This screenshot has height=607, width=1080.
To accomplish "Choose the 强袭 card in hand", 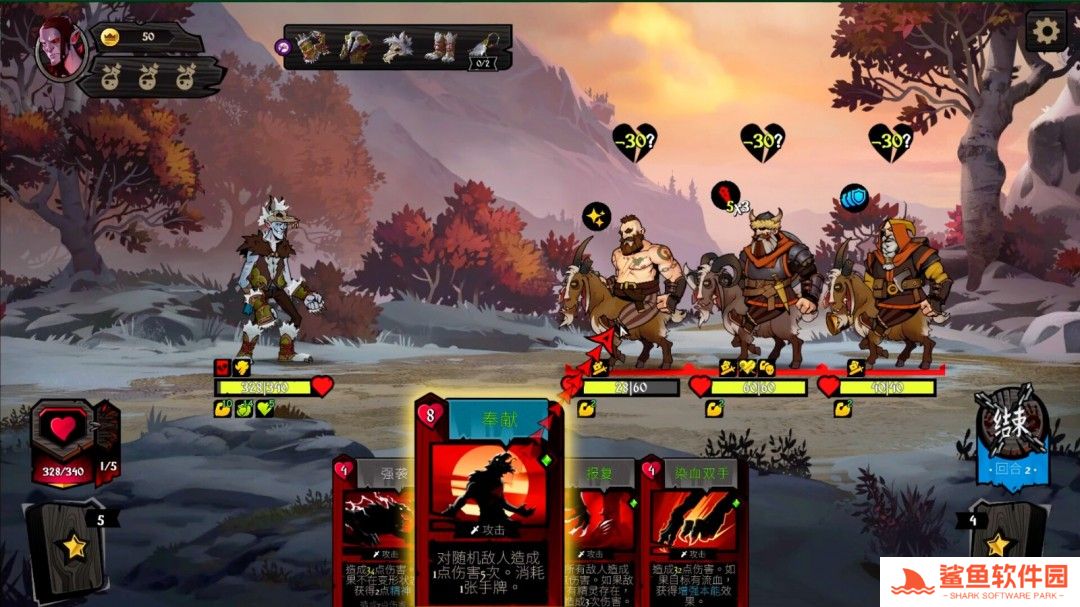I will [x=373, y=520].
